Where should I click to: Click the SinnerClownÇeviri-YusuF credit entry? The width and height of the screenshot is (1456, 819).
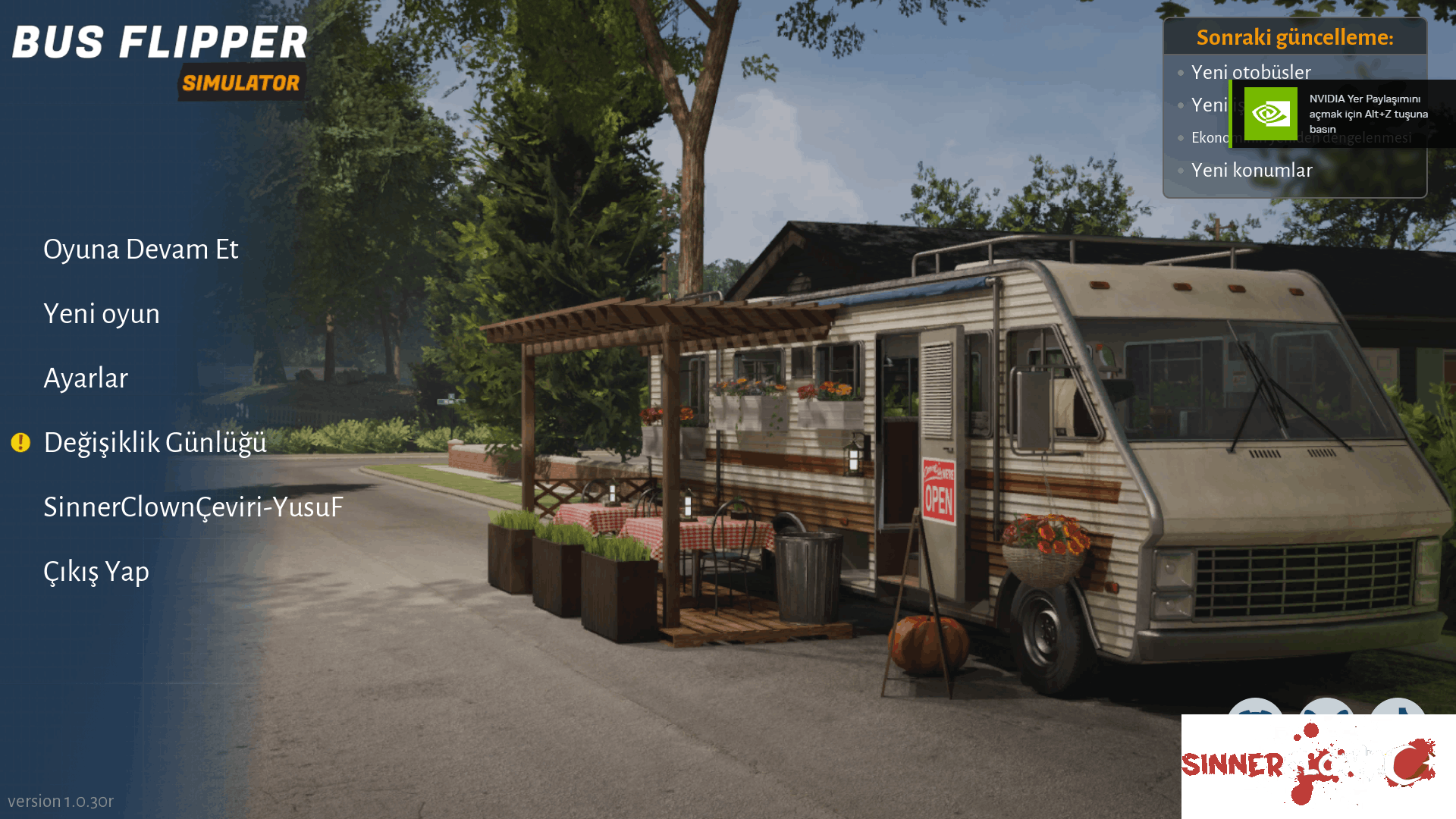(x=193, y=507)
